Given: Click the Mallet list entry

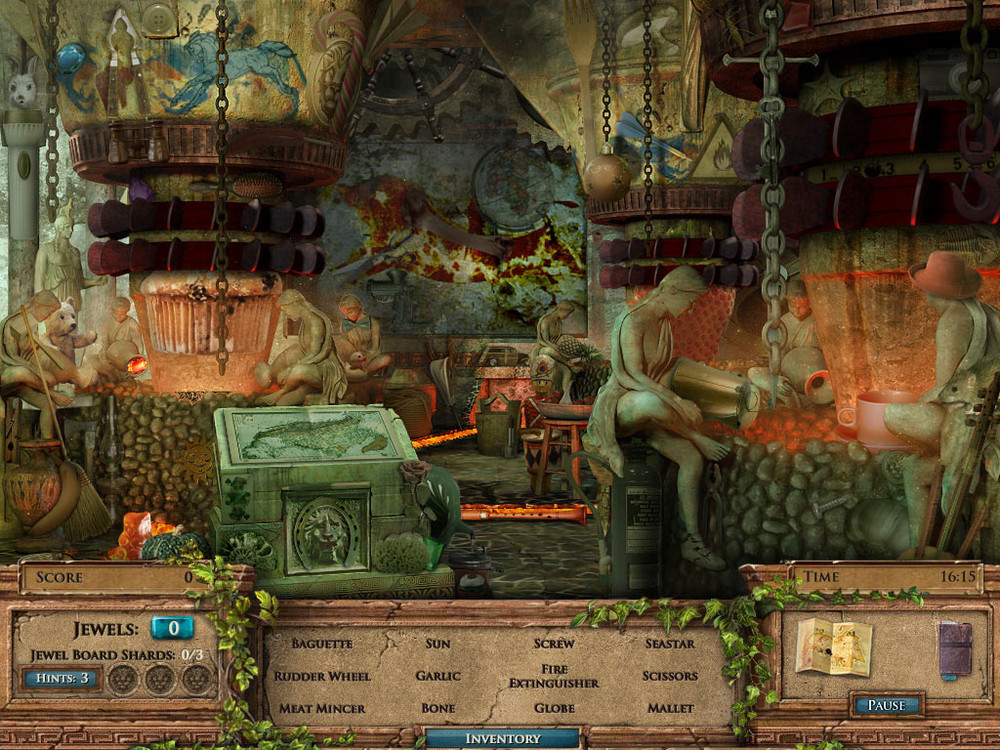Looking at the screenshot, I should coord(670,708).
